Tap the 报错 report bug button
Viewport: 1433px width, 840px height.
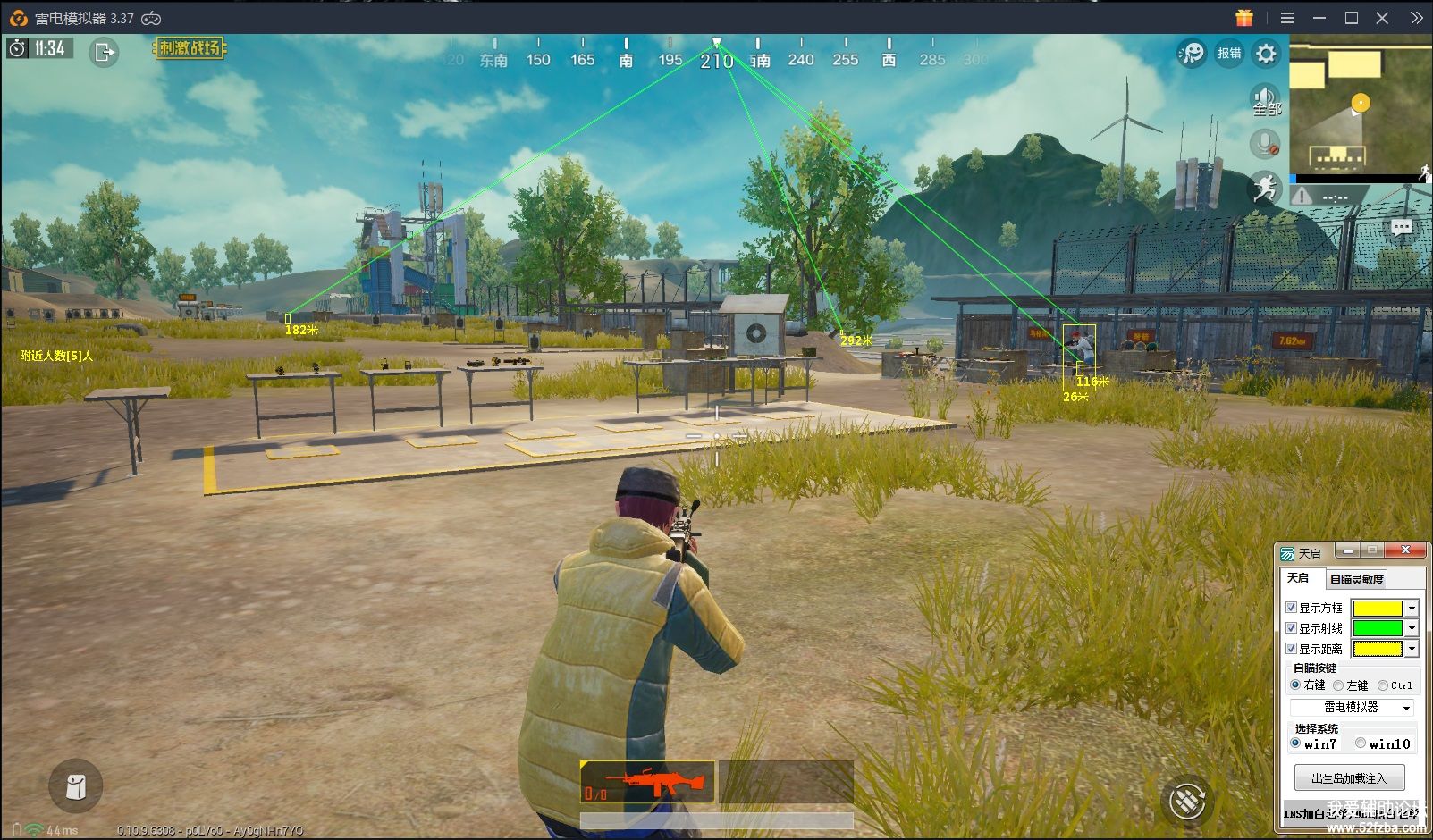click(x=1229, y=54)
